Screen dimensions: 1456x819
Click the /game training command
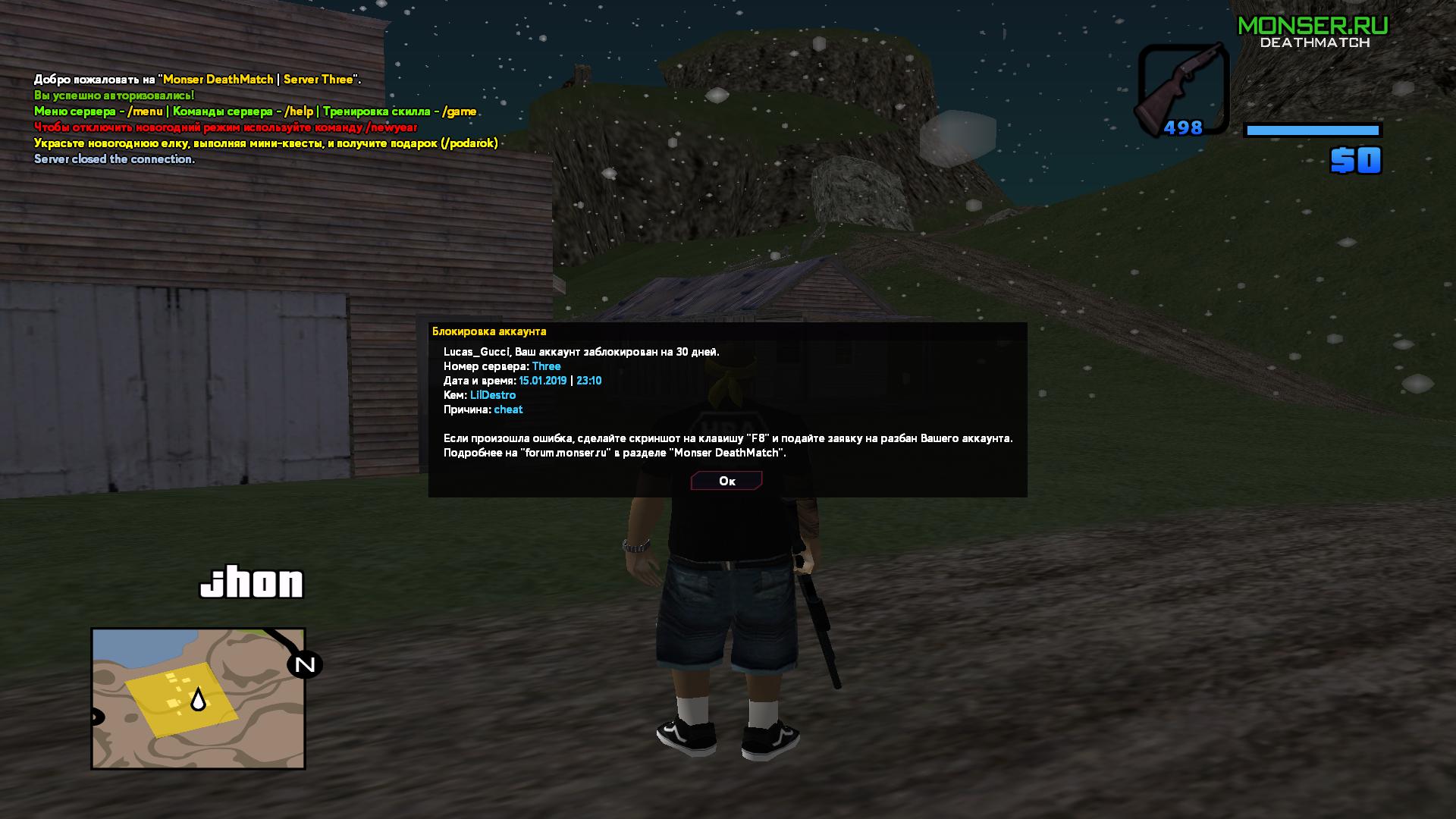458,110
